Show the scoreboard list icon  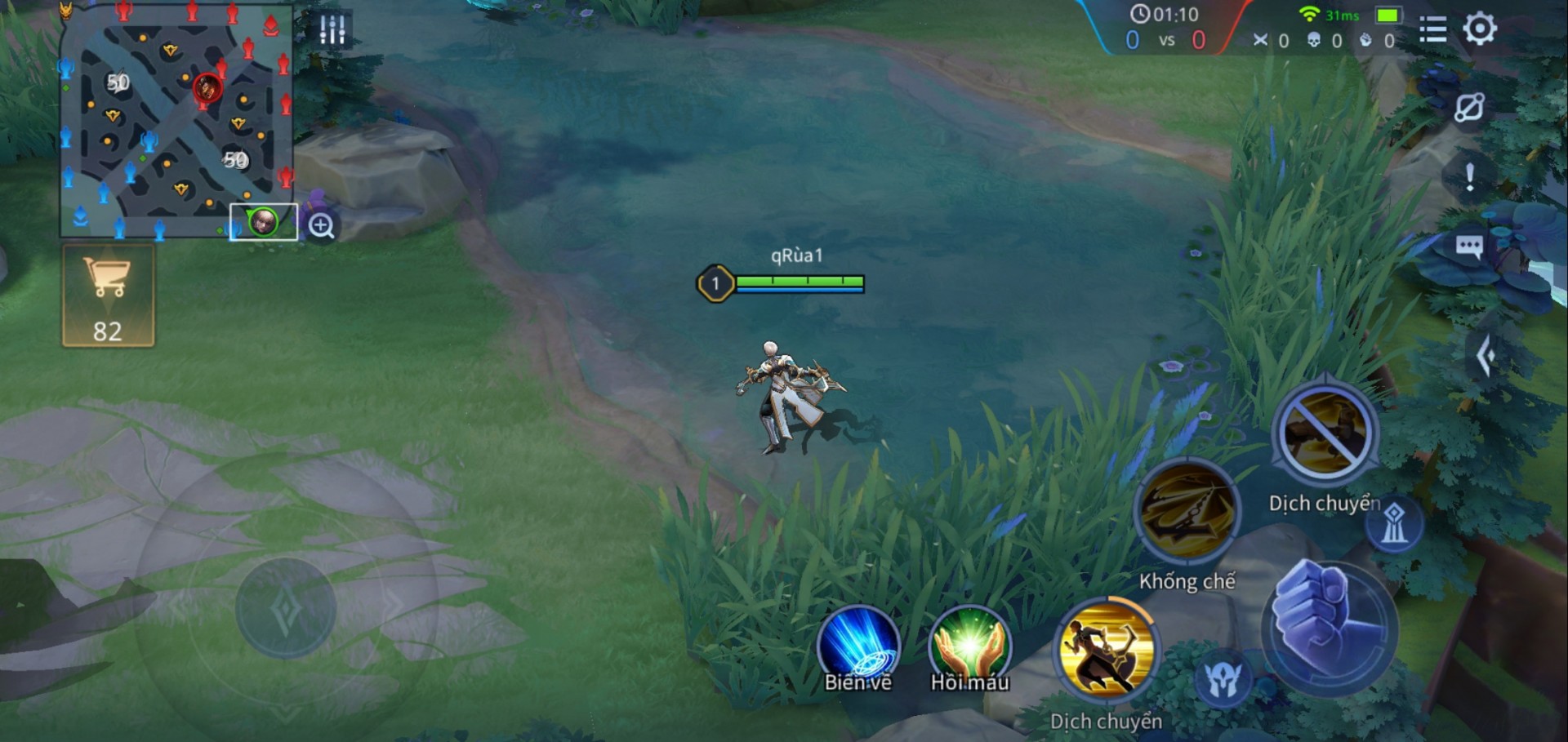pos(1432,29)
